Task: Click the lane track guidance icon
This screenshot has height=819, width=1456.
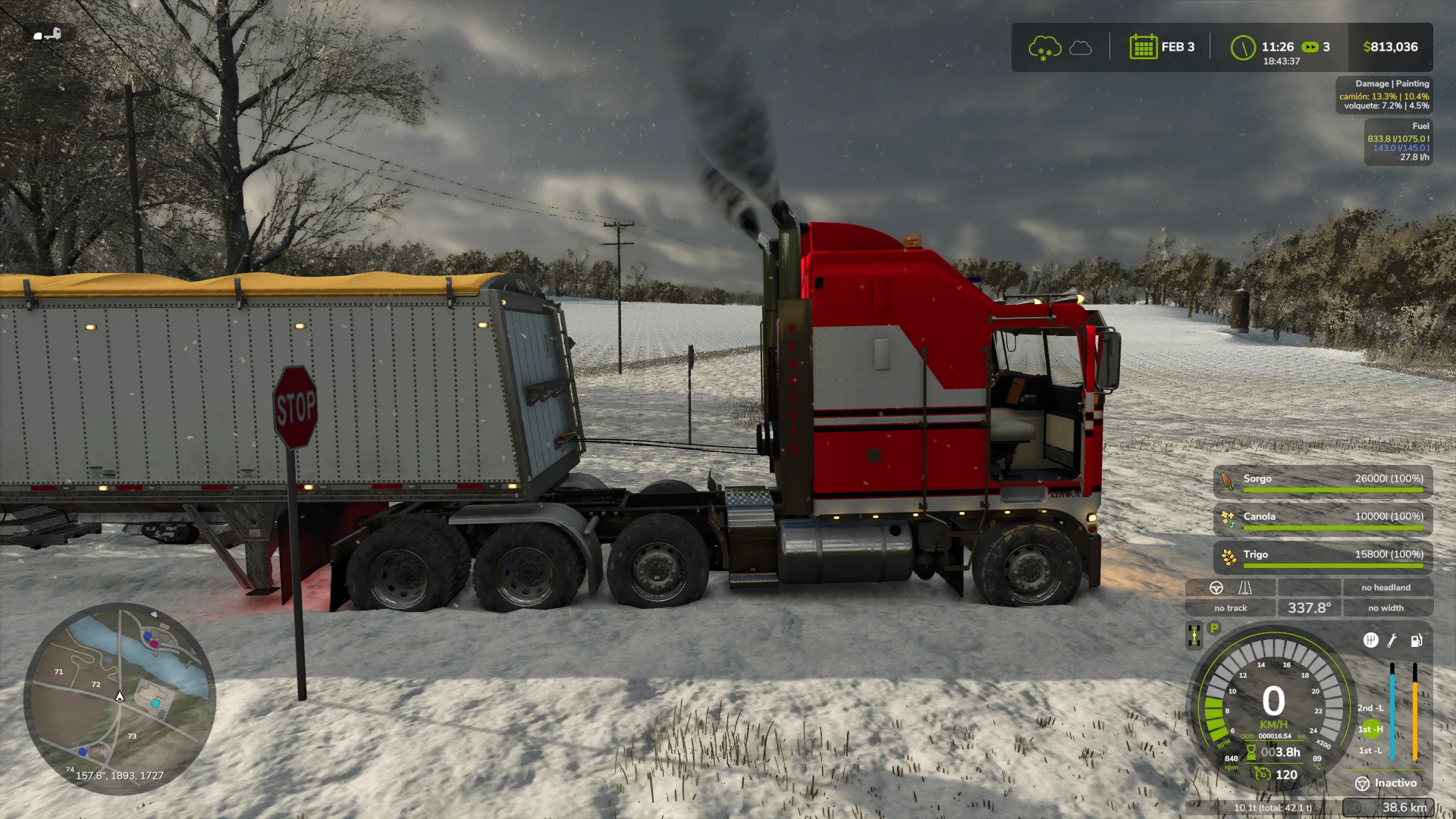Action: [x=1244, y=588]
